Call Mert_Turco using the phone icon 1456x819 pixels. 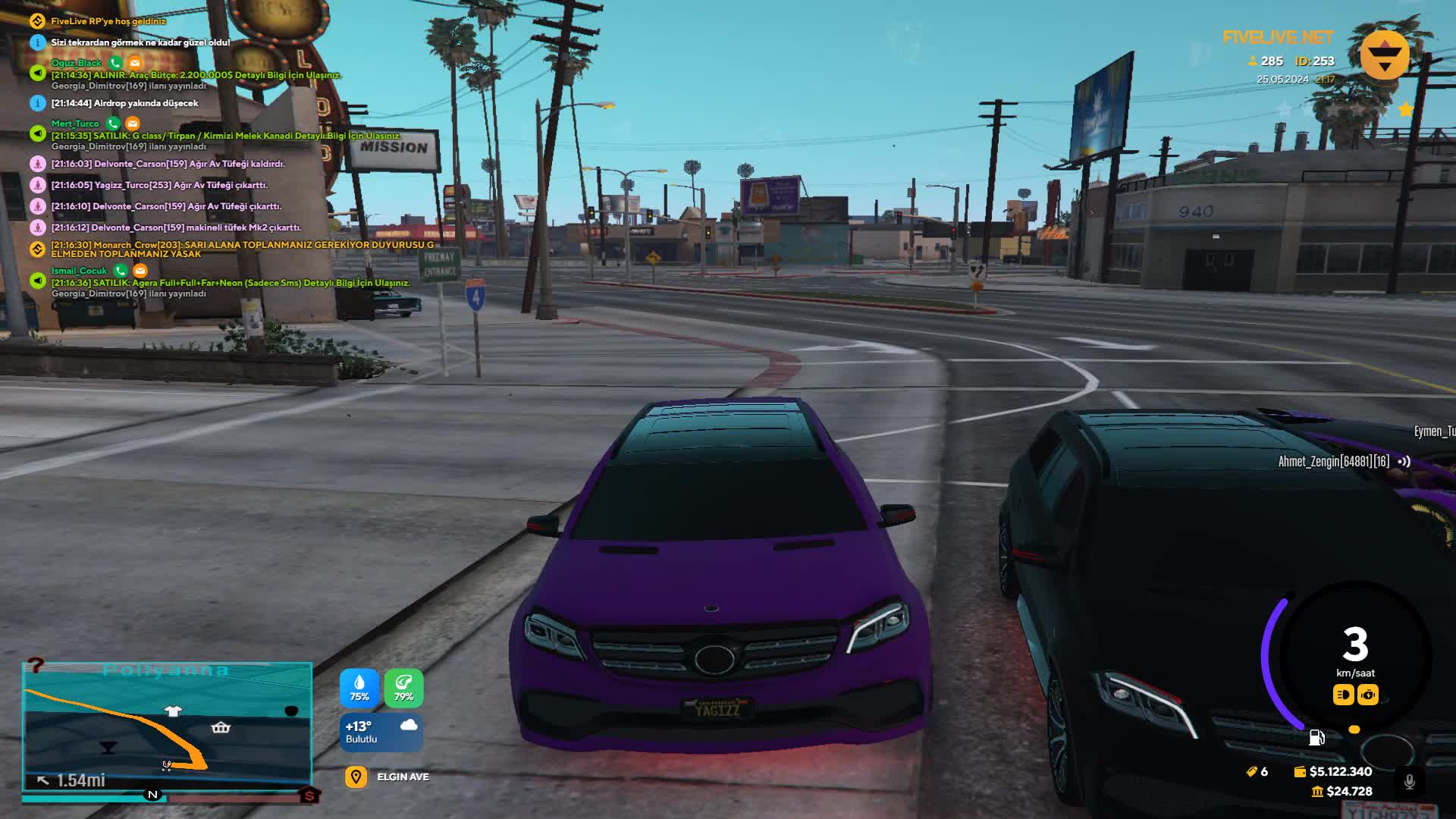click(x=113, y=123)
